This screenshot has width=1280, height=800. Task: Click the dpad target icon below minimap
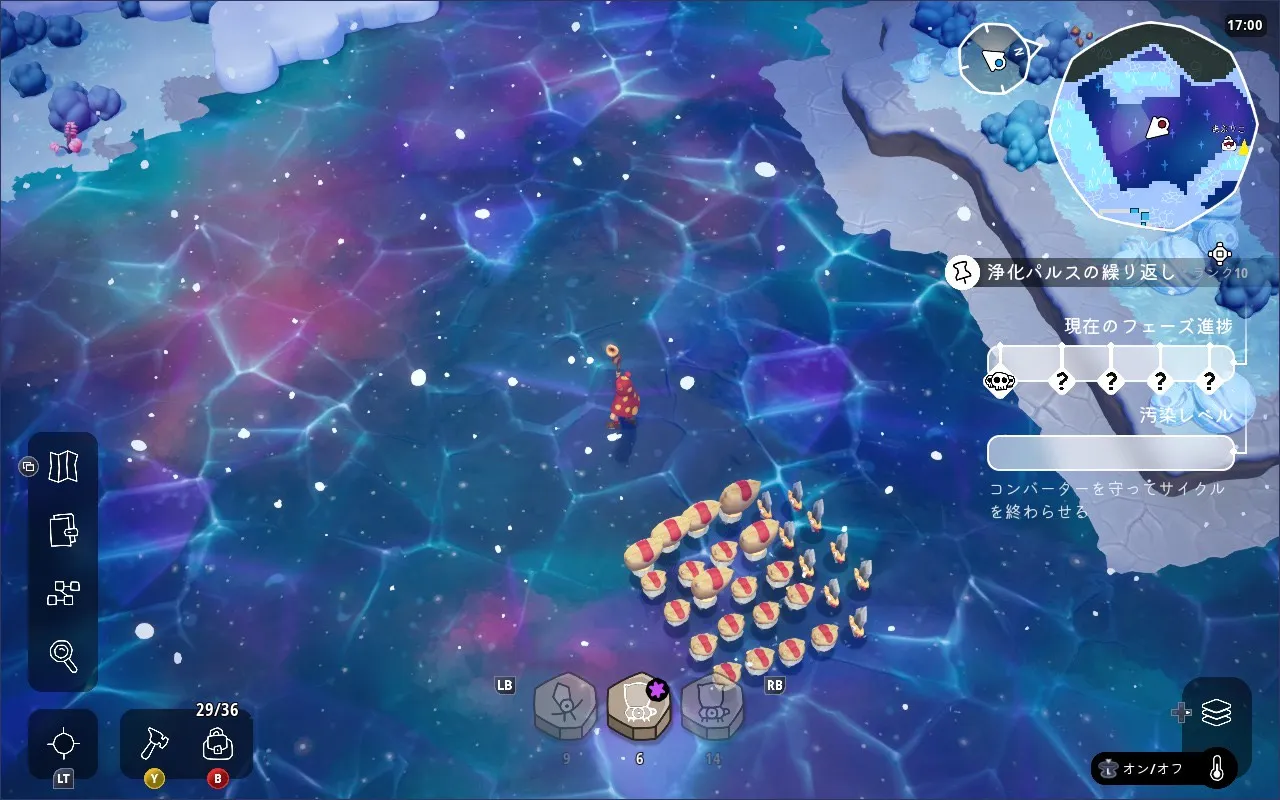1219,253
